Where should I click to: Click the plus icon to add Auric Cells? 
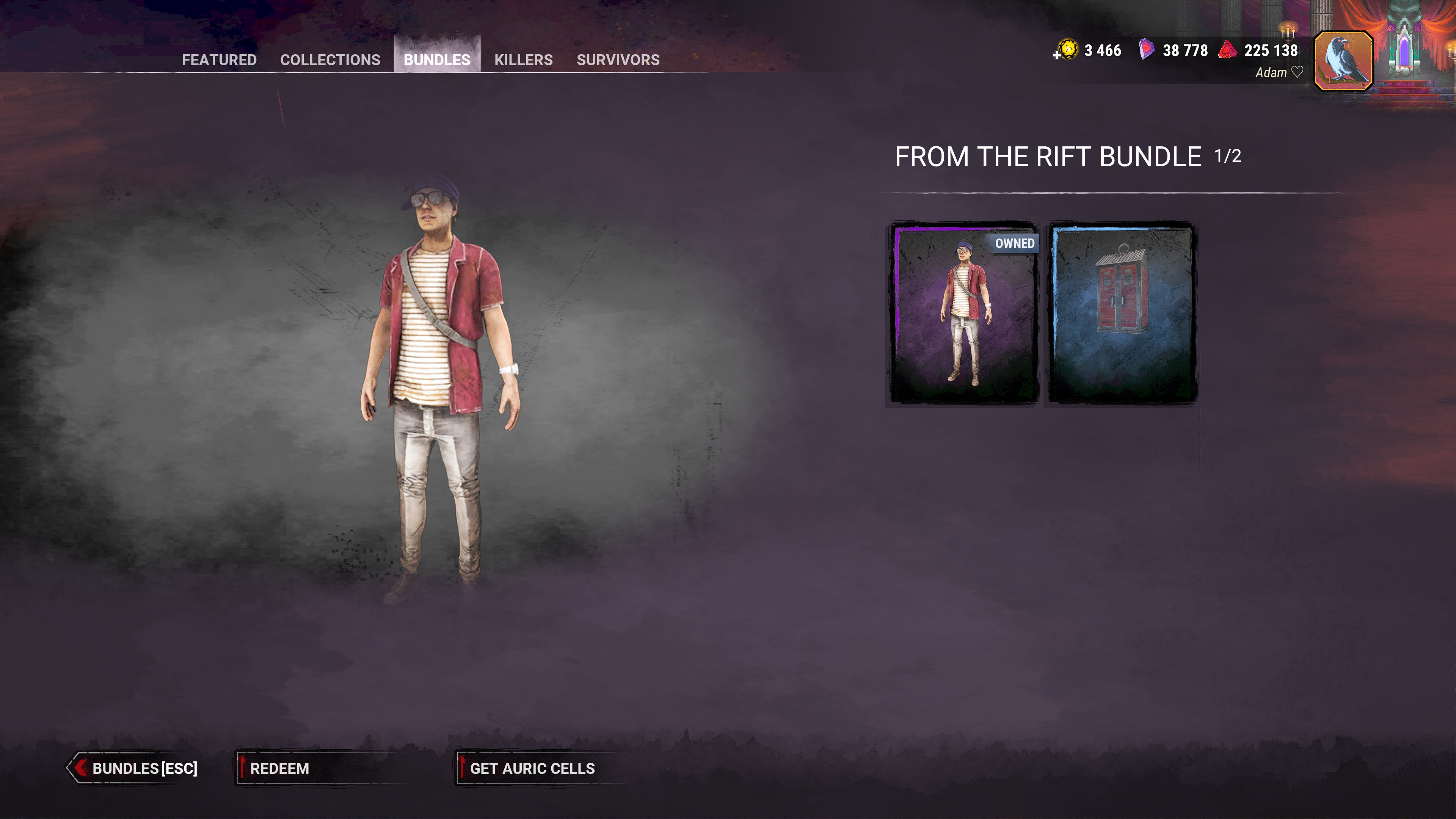coord(1056,55)
